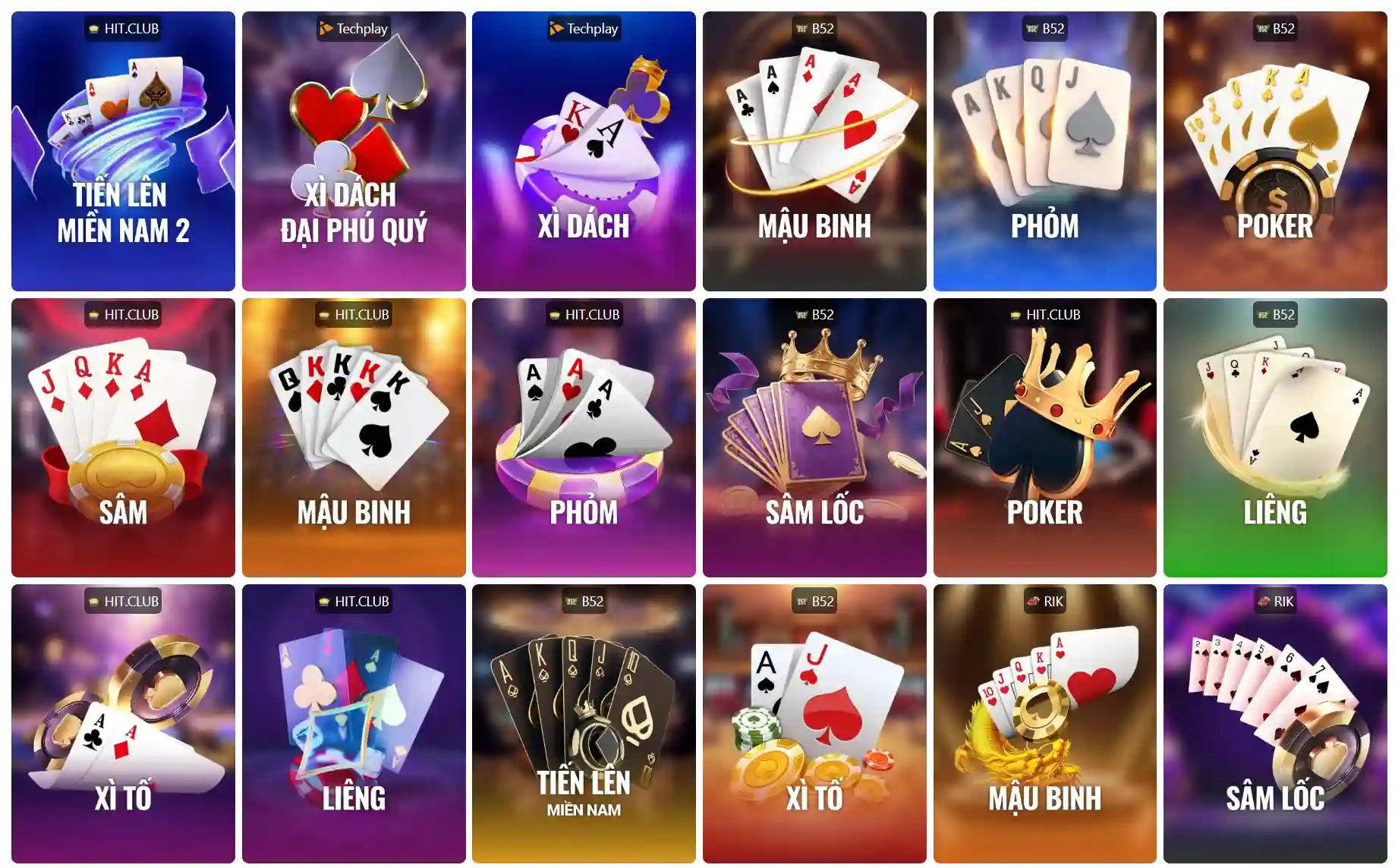Image resolution: width=1395 pixels, height=868 pixels.
Task: Select the HIT.CLUB Mậu Binh tile
Action: (354, 437)
